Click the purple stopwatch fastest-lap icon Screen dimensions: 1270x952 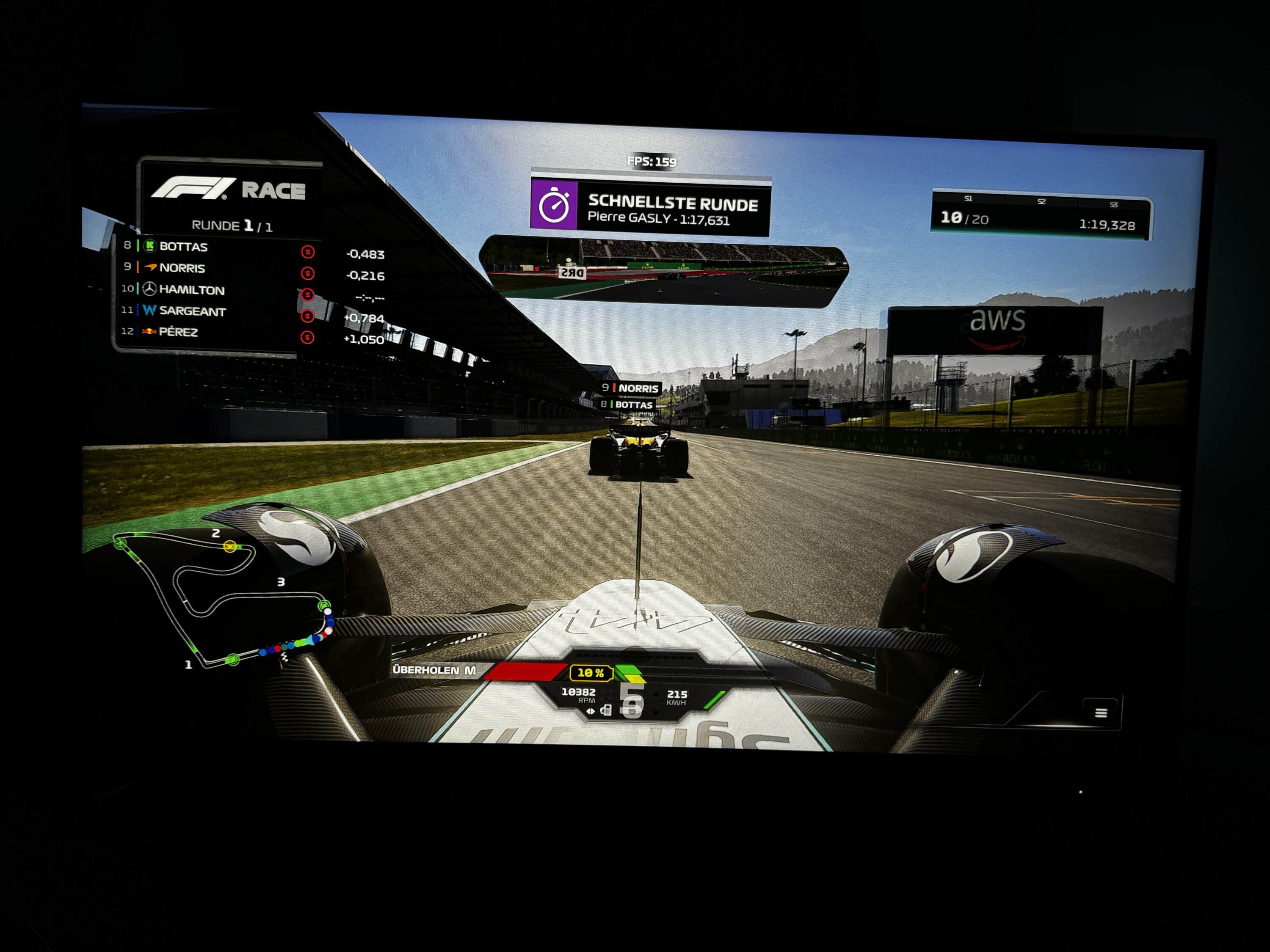click(554, 205)
